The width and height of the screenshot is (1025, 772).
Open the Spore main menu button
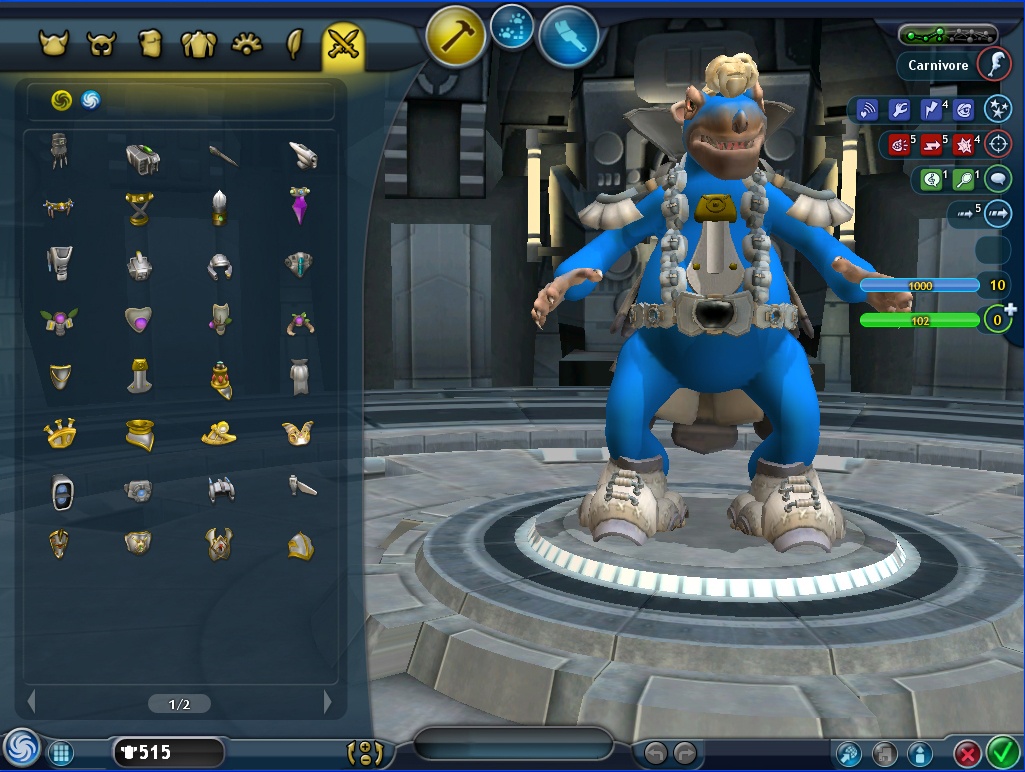click(x=21, y=748)
